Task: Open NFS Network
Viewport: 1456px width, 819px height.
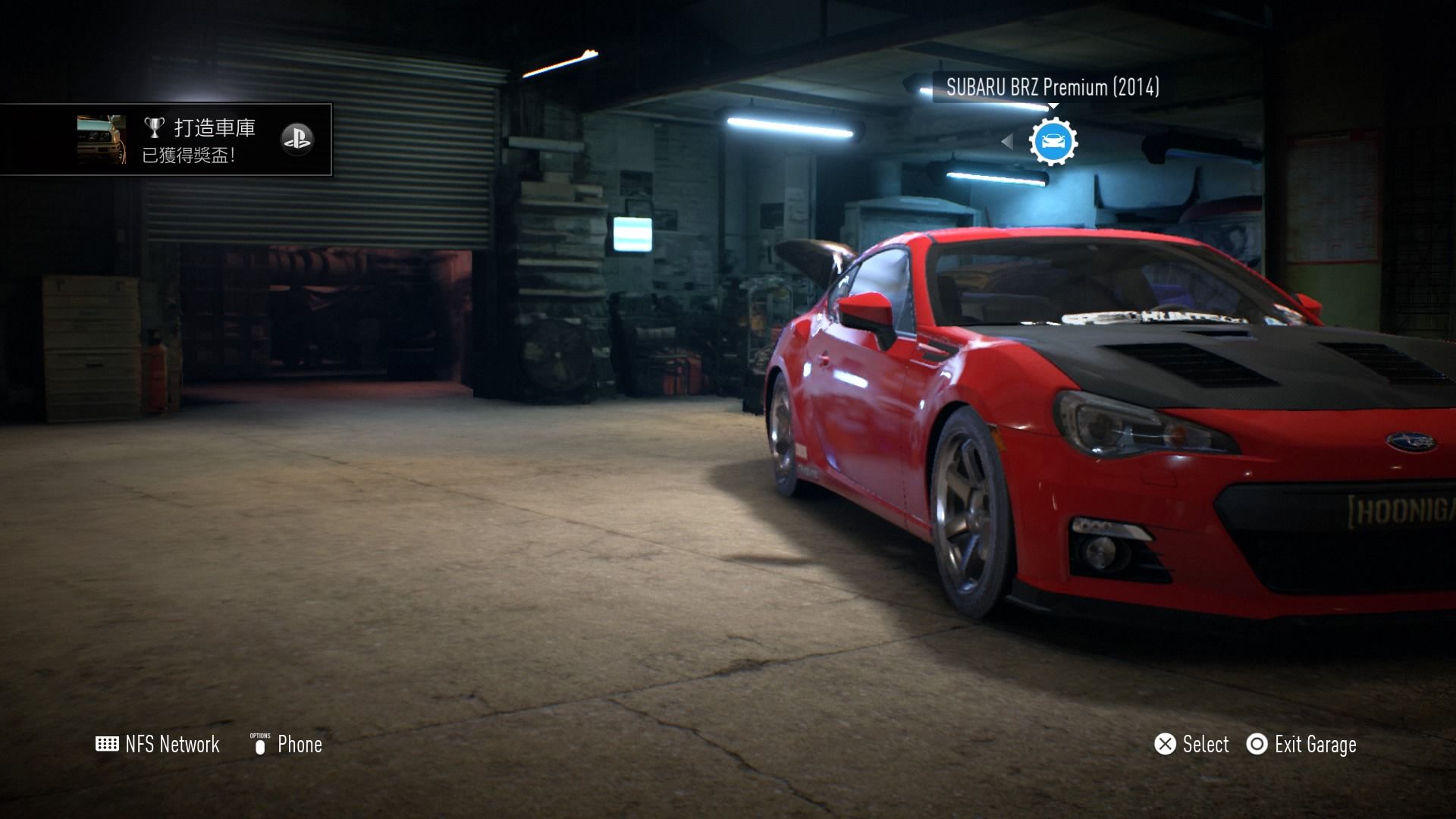Action: pos(158,745)
